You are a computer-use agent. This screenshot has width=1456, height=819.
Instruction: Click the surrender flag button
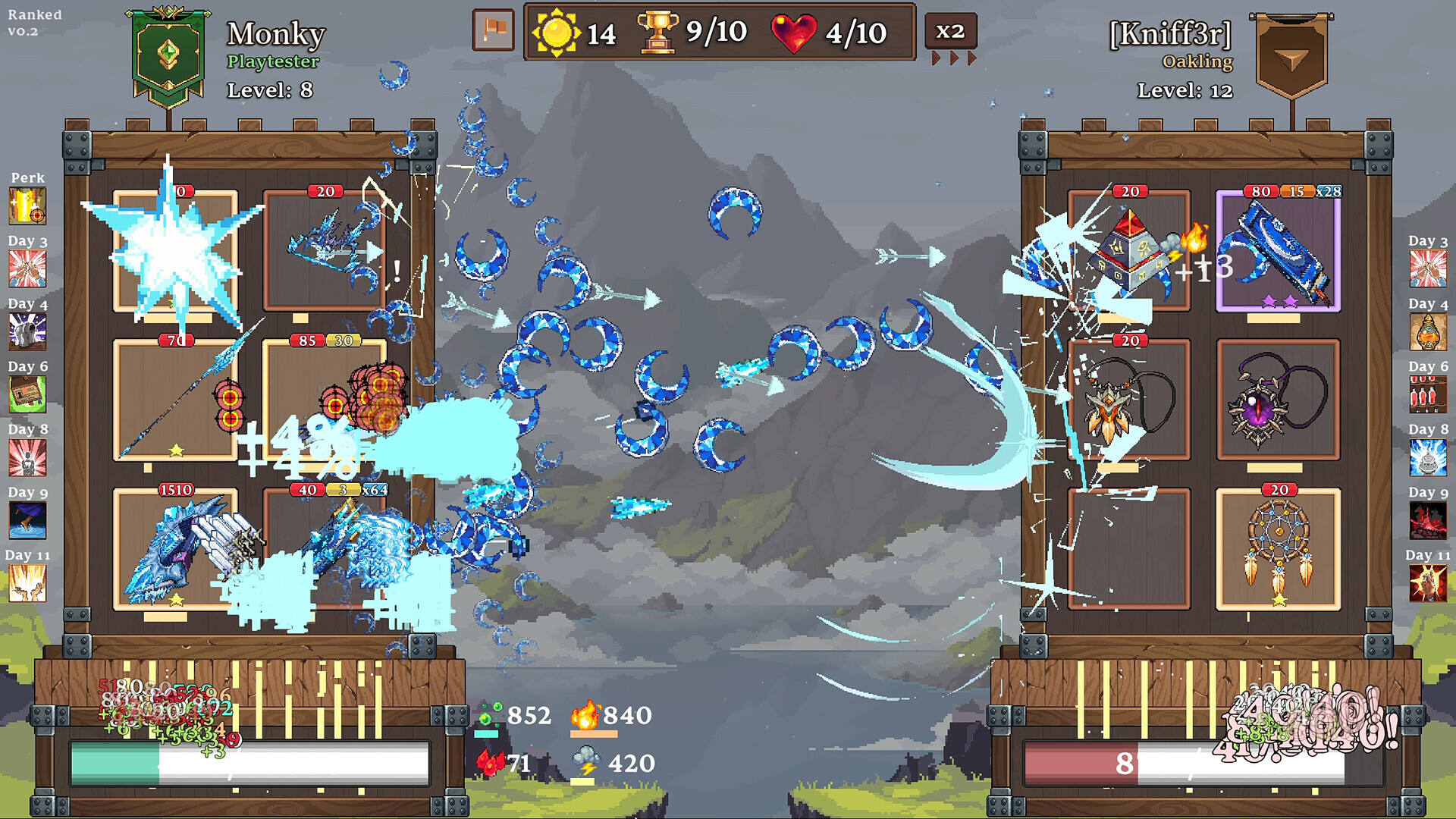pyautogui.click(x=493, y=30)
